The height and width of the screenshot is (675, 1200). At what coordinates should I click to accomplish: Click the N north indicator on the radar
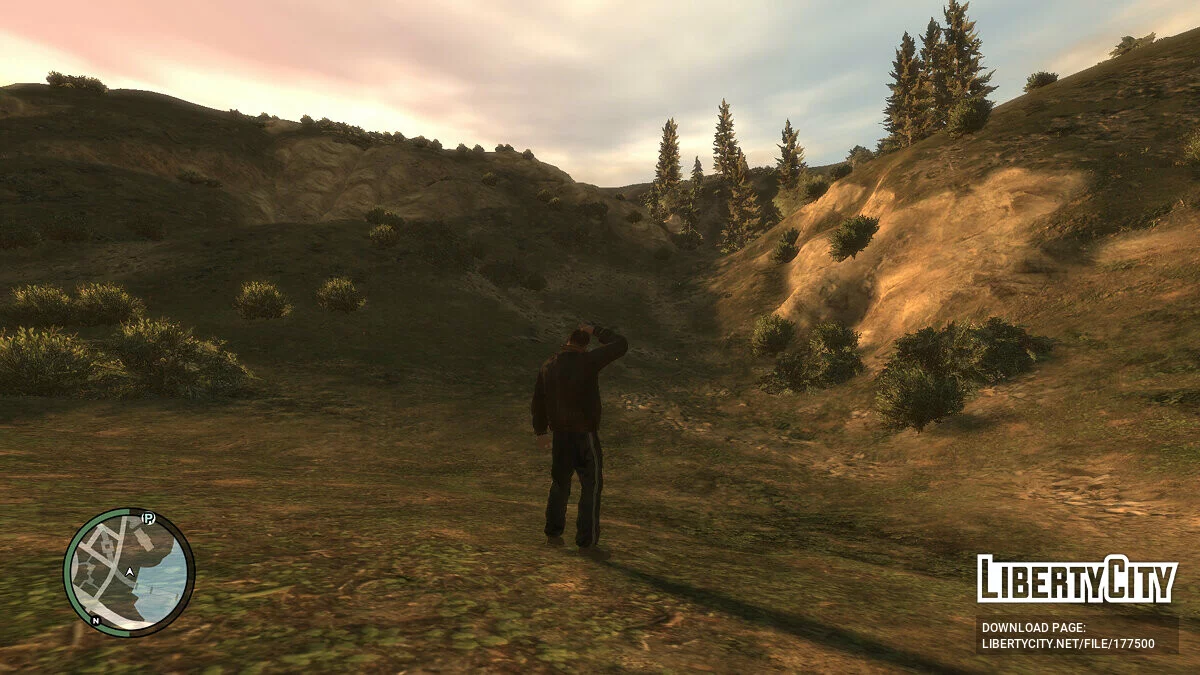point(96,620)
